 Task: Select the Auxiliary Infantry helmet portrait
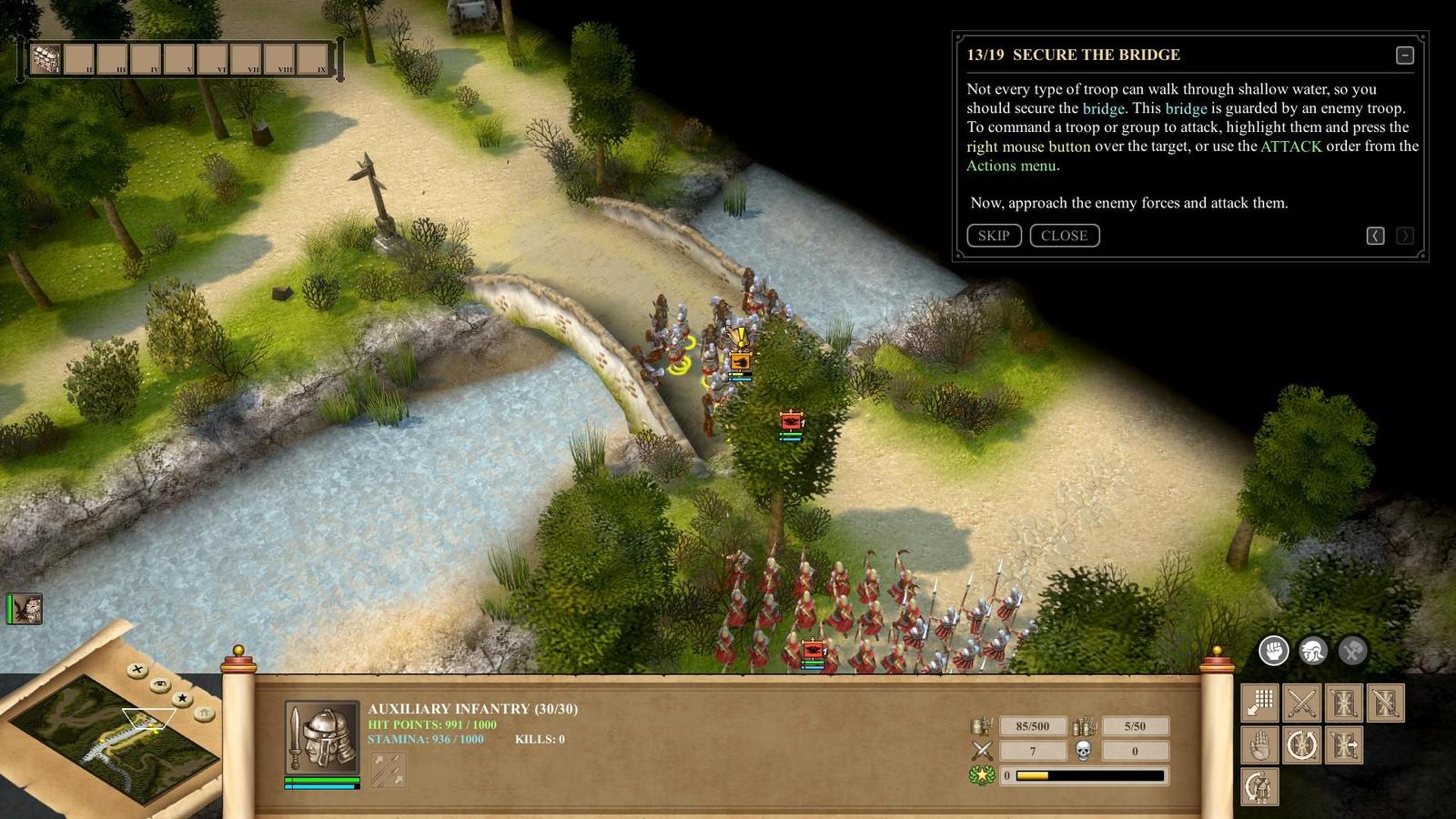[322, 737]
